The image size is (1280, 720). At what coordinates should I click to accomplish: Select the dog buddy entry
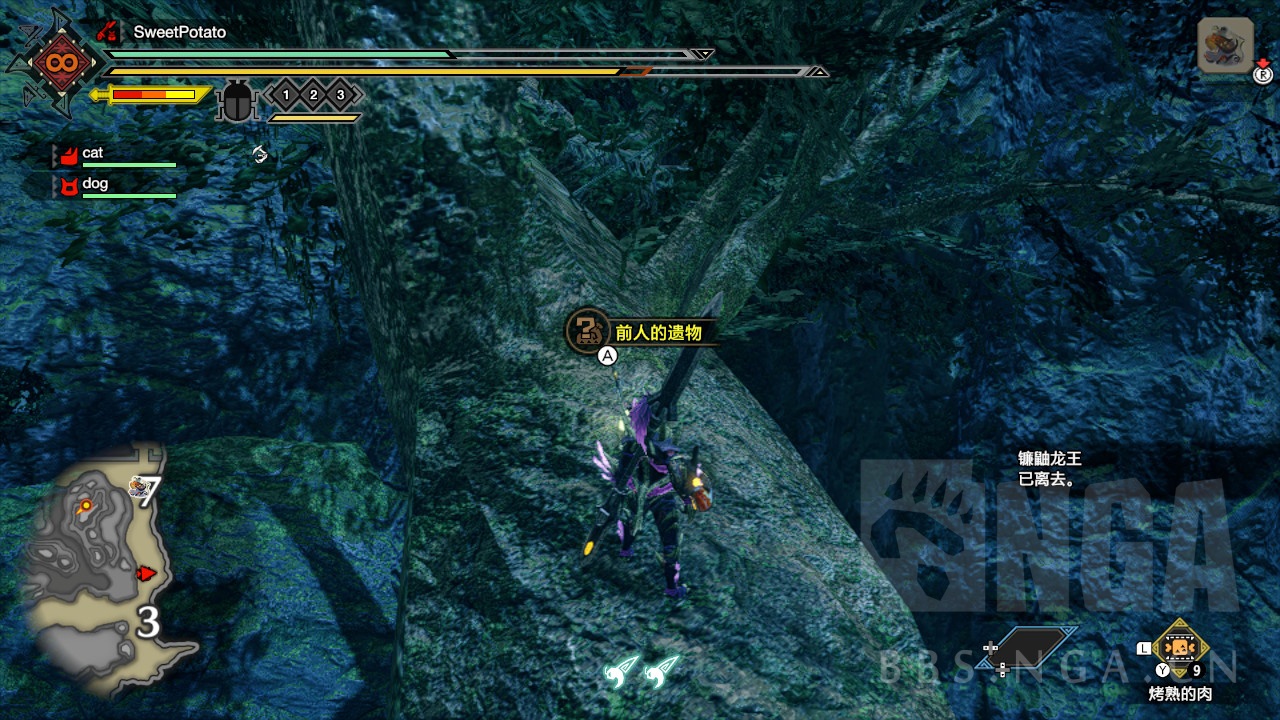pos(94,184)
